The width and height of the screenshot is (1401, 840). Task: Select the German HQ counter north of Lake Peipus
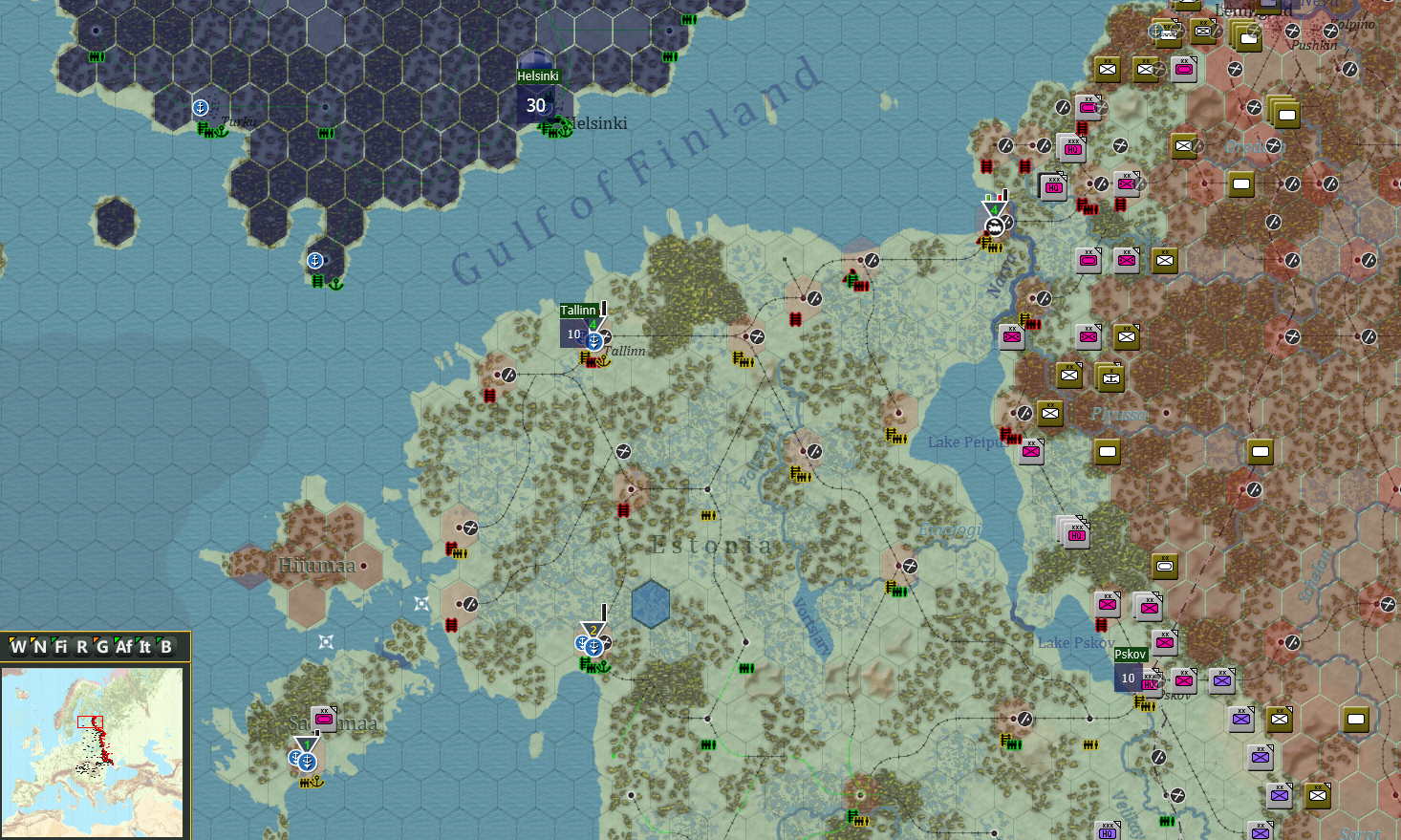point(1053,187)
